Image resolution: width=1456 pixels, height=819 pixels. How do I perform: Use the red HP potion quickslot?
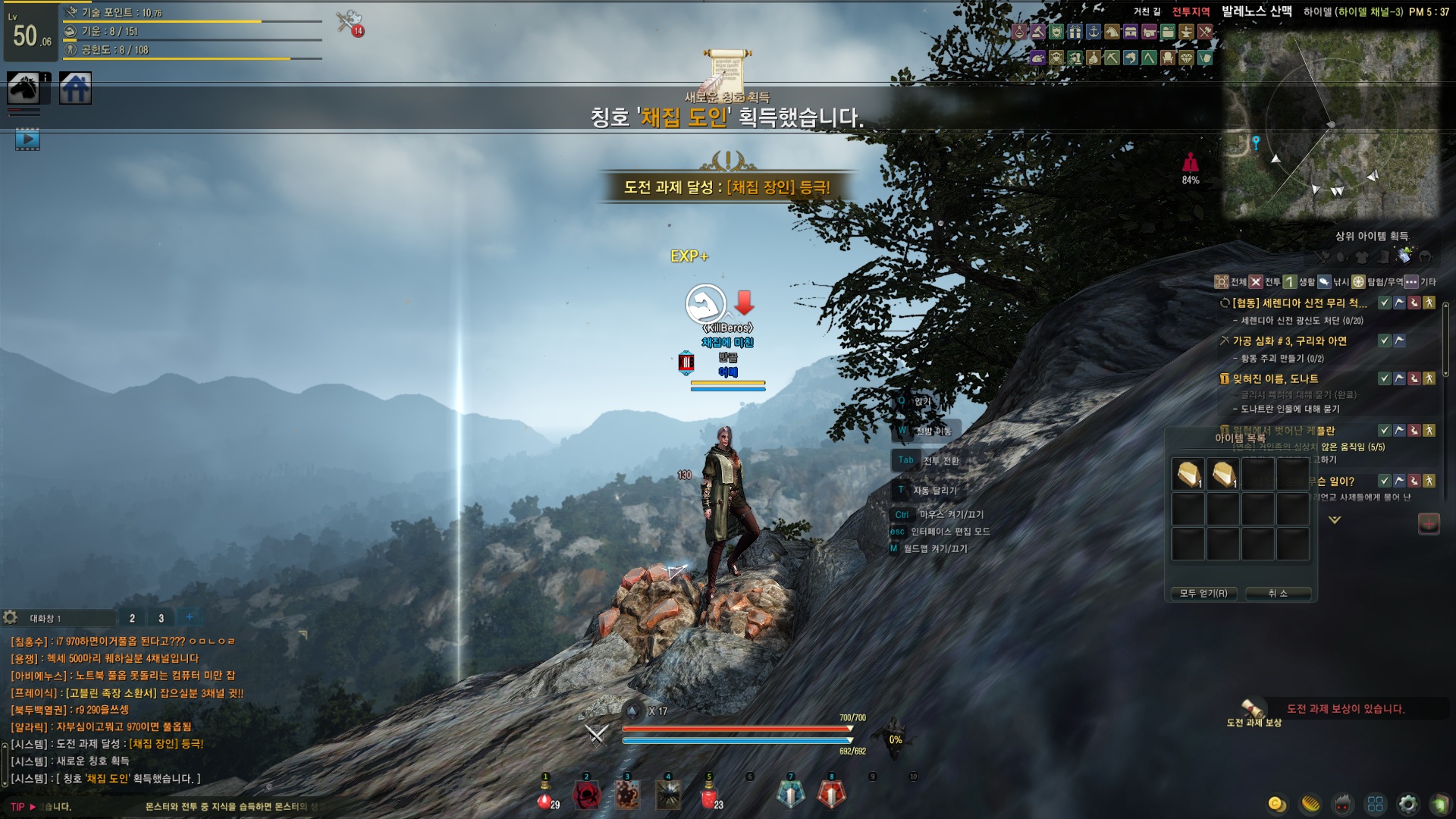(544, 796)
